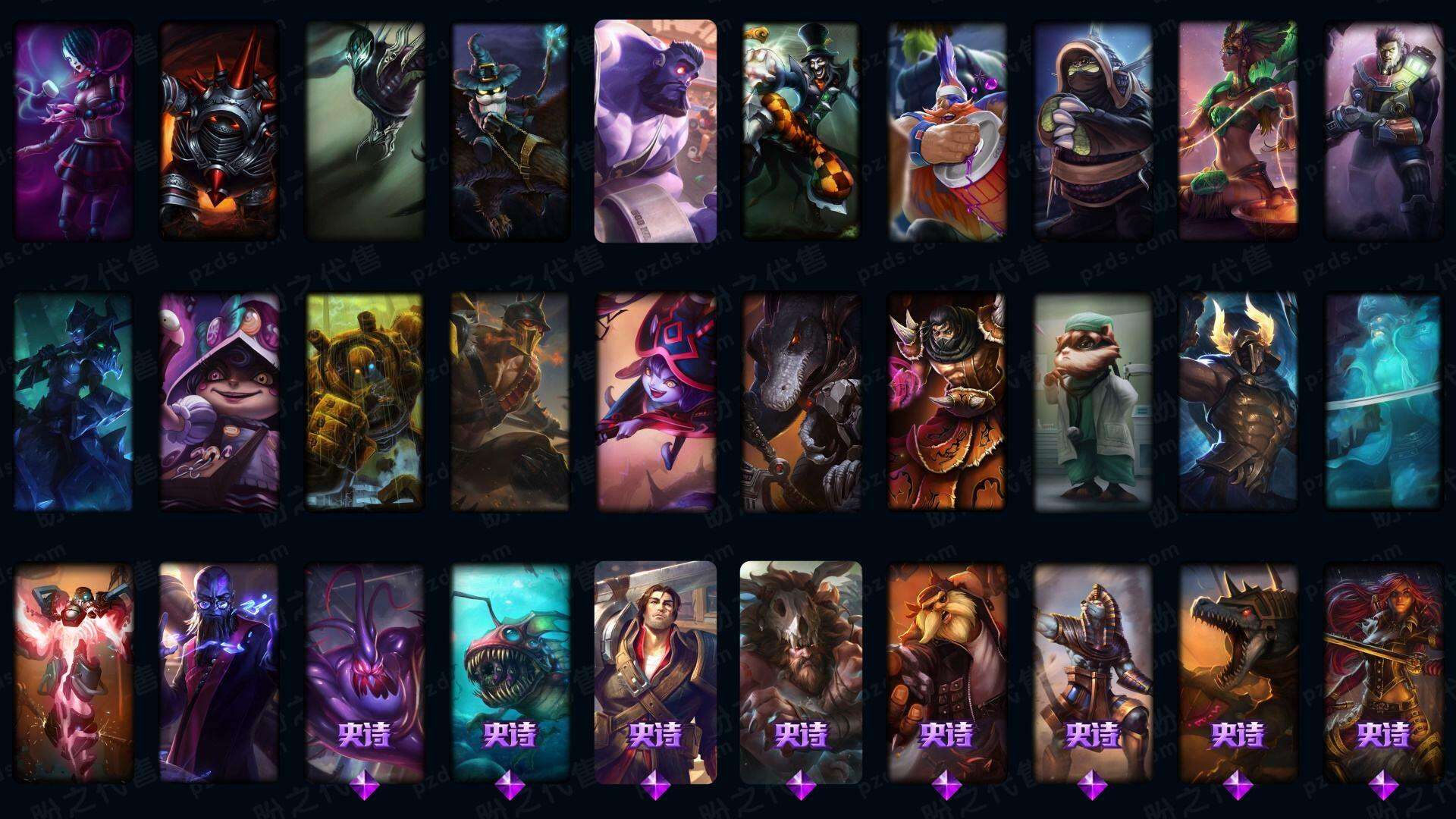The height and width of the screenshot is (819, 1456).
Task: Pick the rusty yellow Blitzcrank card
Action: (365, 401)
